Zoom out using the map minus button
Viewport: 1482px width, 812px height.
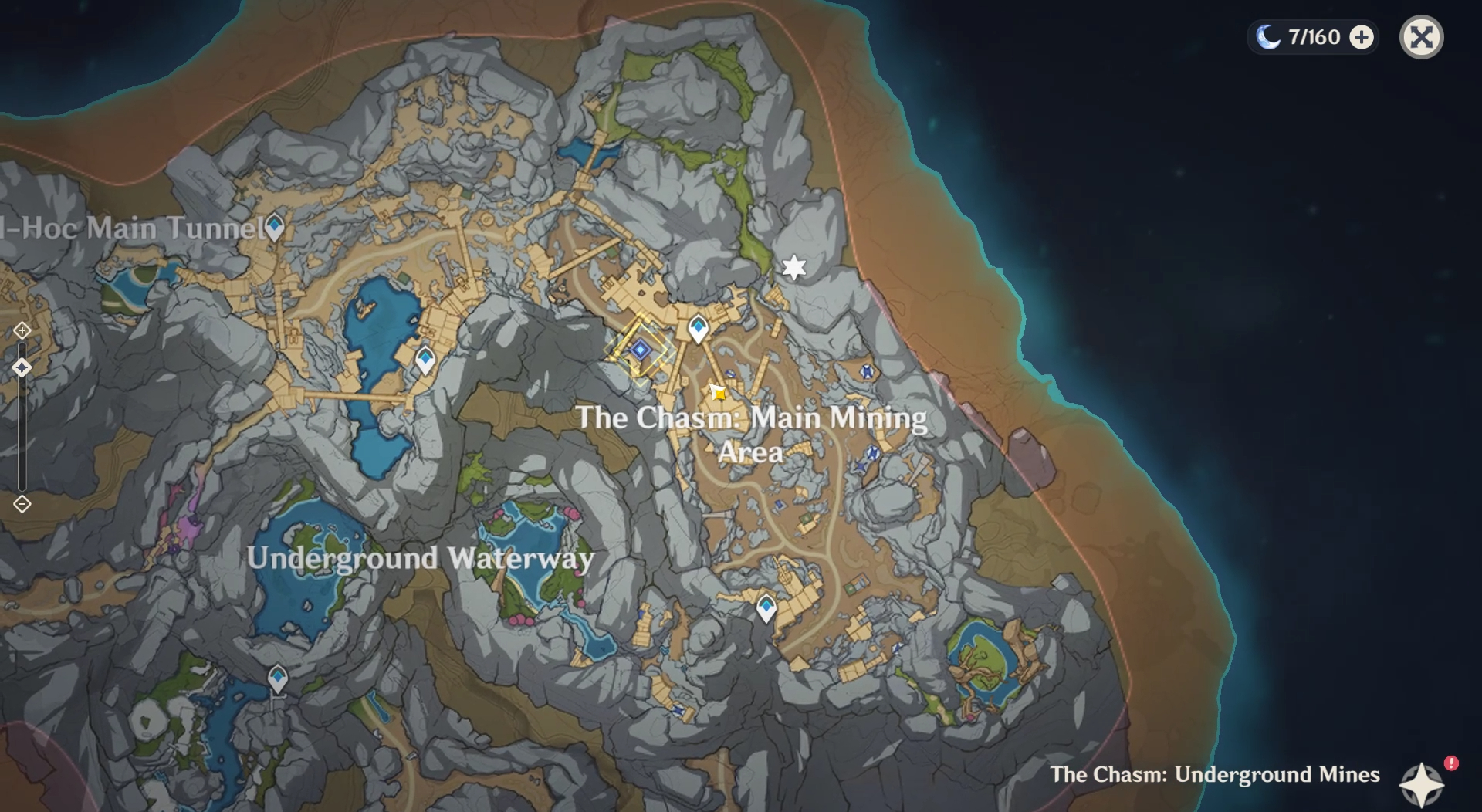[x=22, y=505]
